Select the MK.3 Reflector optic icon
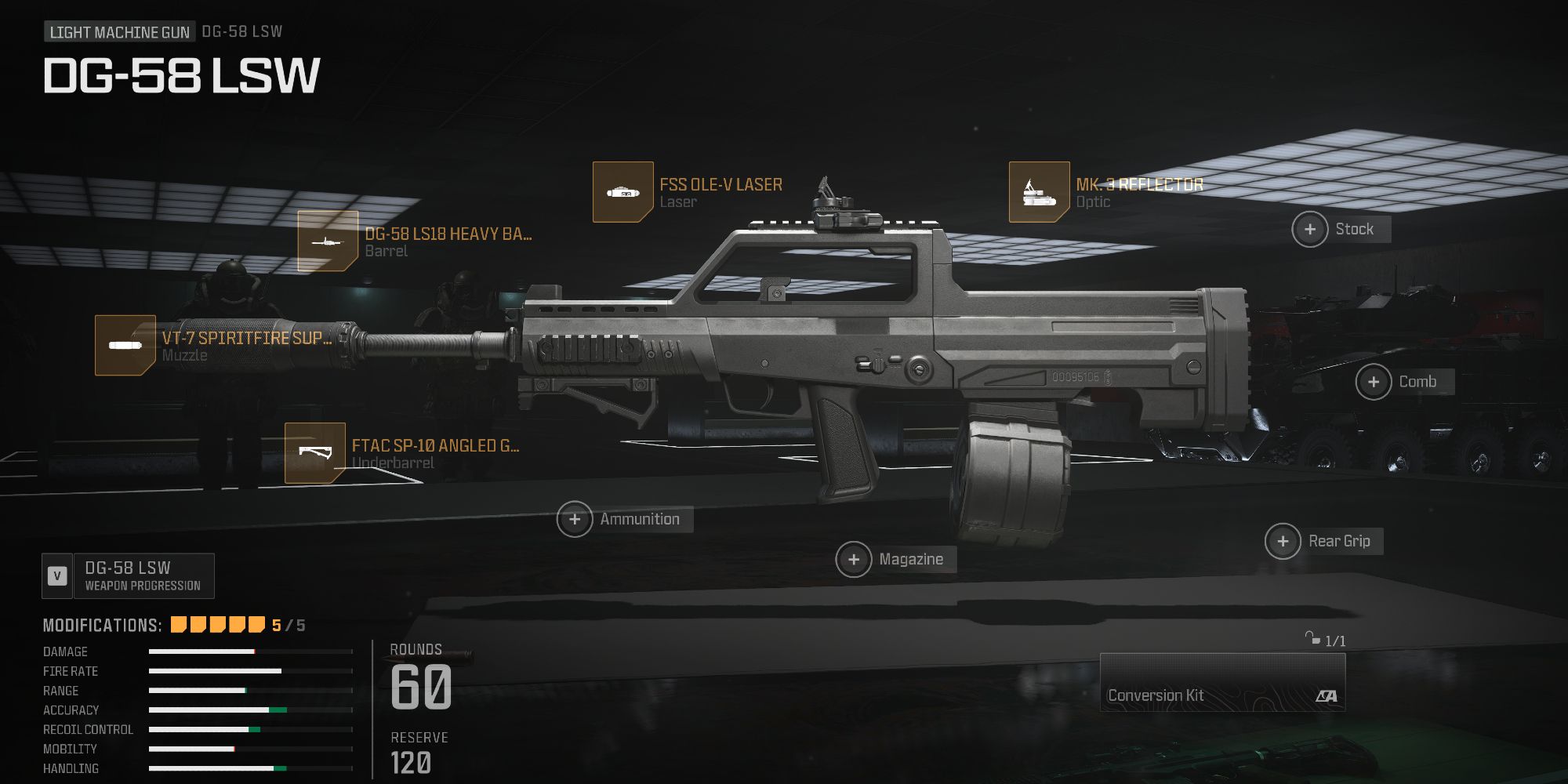Viewport: 1568px width, 784px height. pos(1039,191)
